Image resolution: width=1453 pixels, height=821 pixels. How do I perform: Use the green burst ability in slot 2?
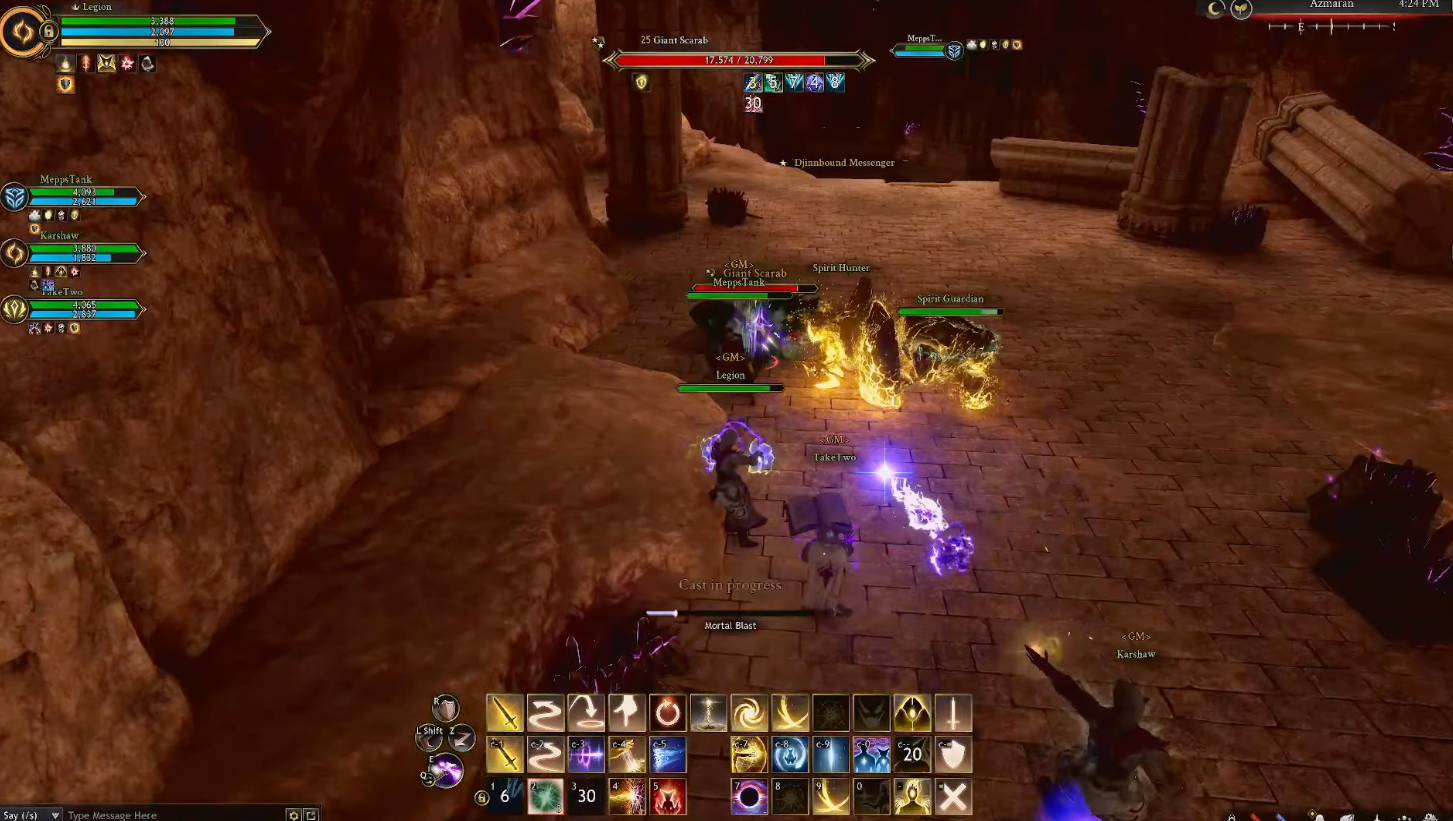(x=545, y=797)
